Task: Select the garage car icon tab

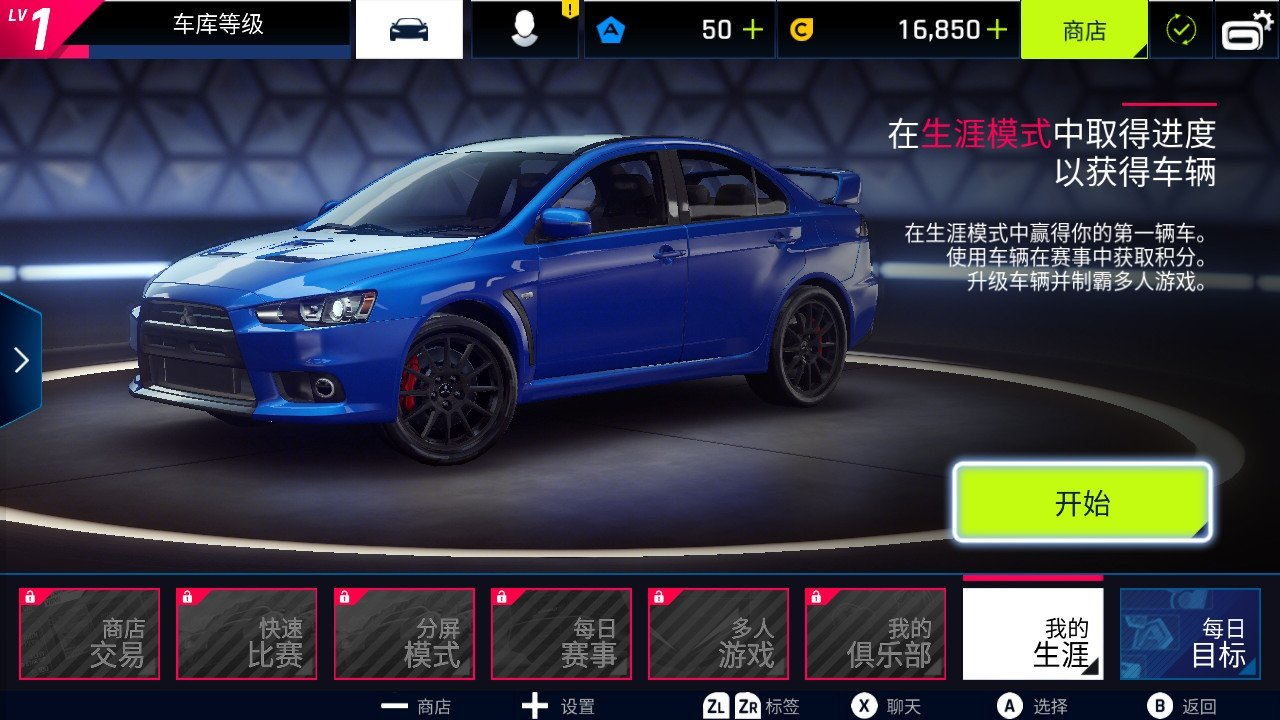Action: coord(409,30)
